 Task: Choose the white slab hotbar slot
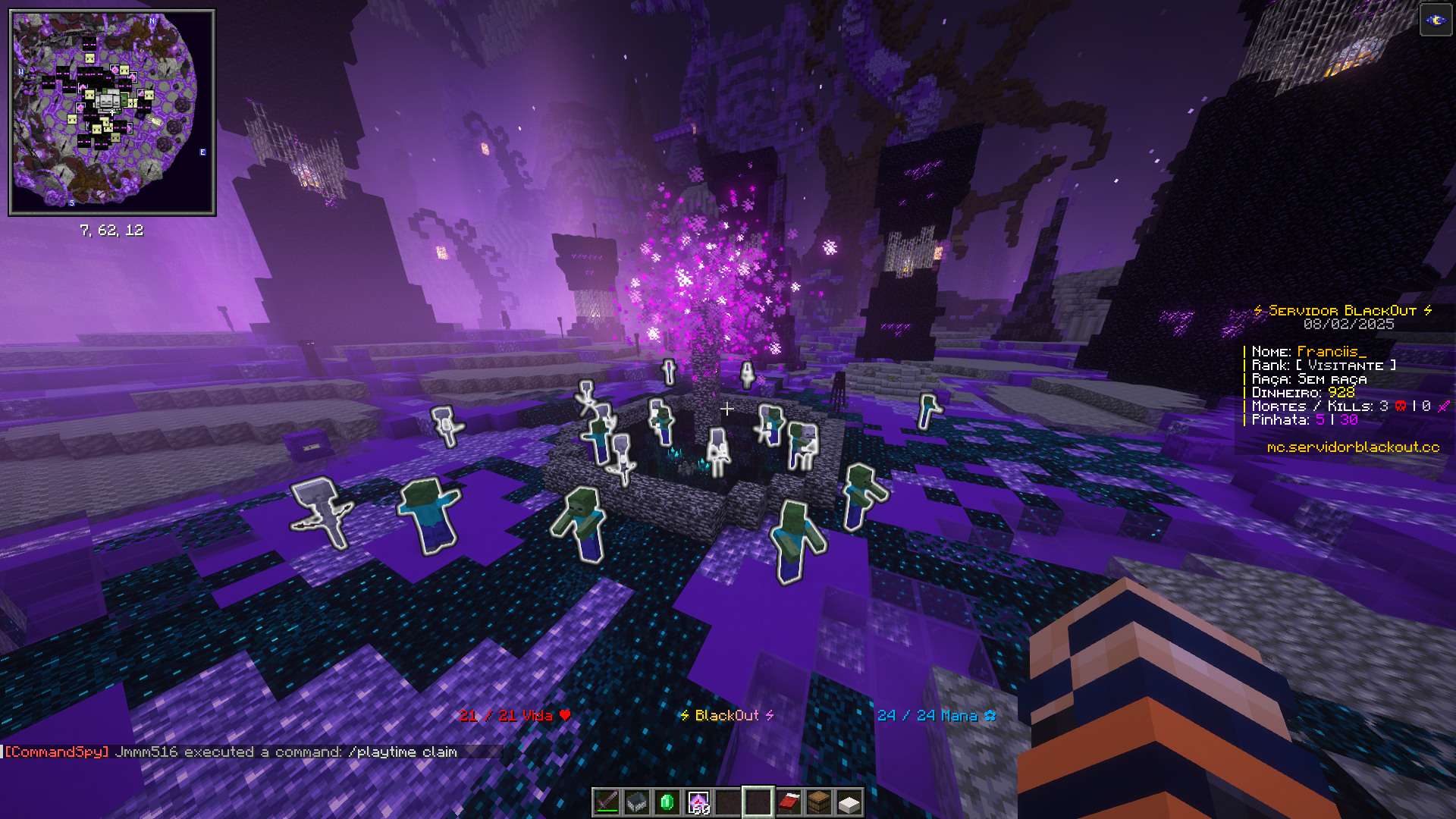pos(849,802)
